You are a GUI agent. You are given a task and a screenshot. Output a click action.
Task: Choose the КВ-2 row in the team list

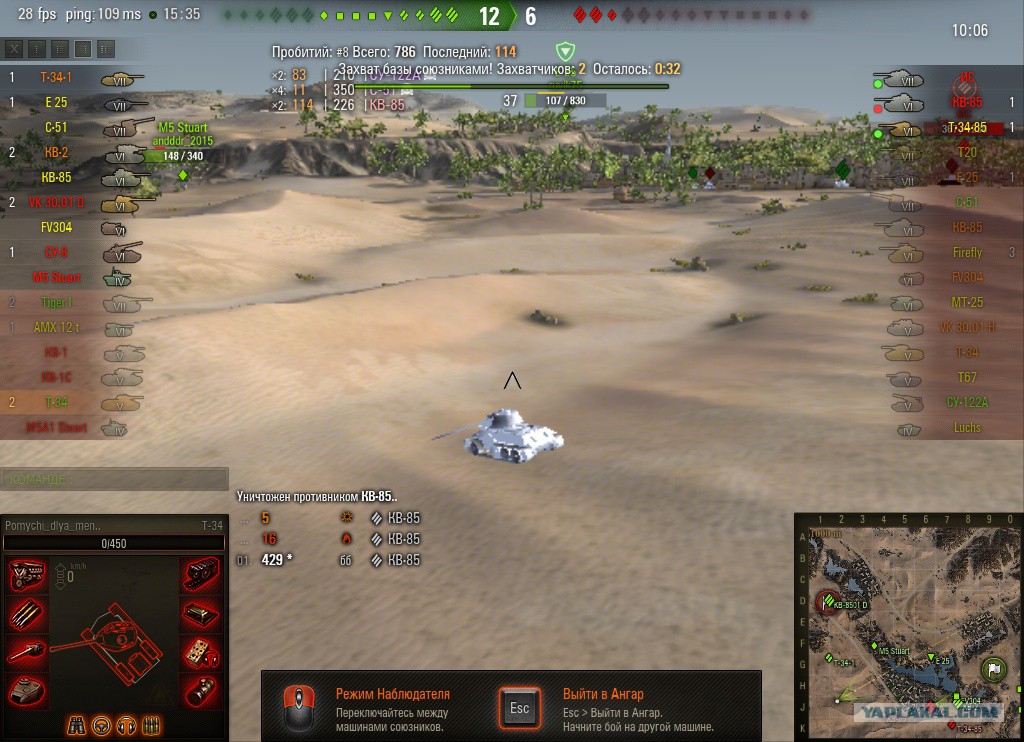[56, 152]
